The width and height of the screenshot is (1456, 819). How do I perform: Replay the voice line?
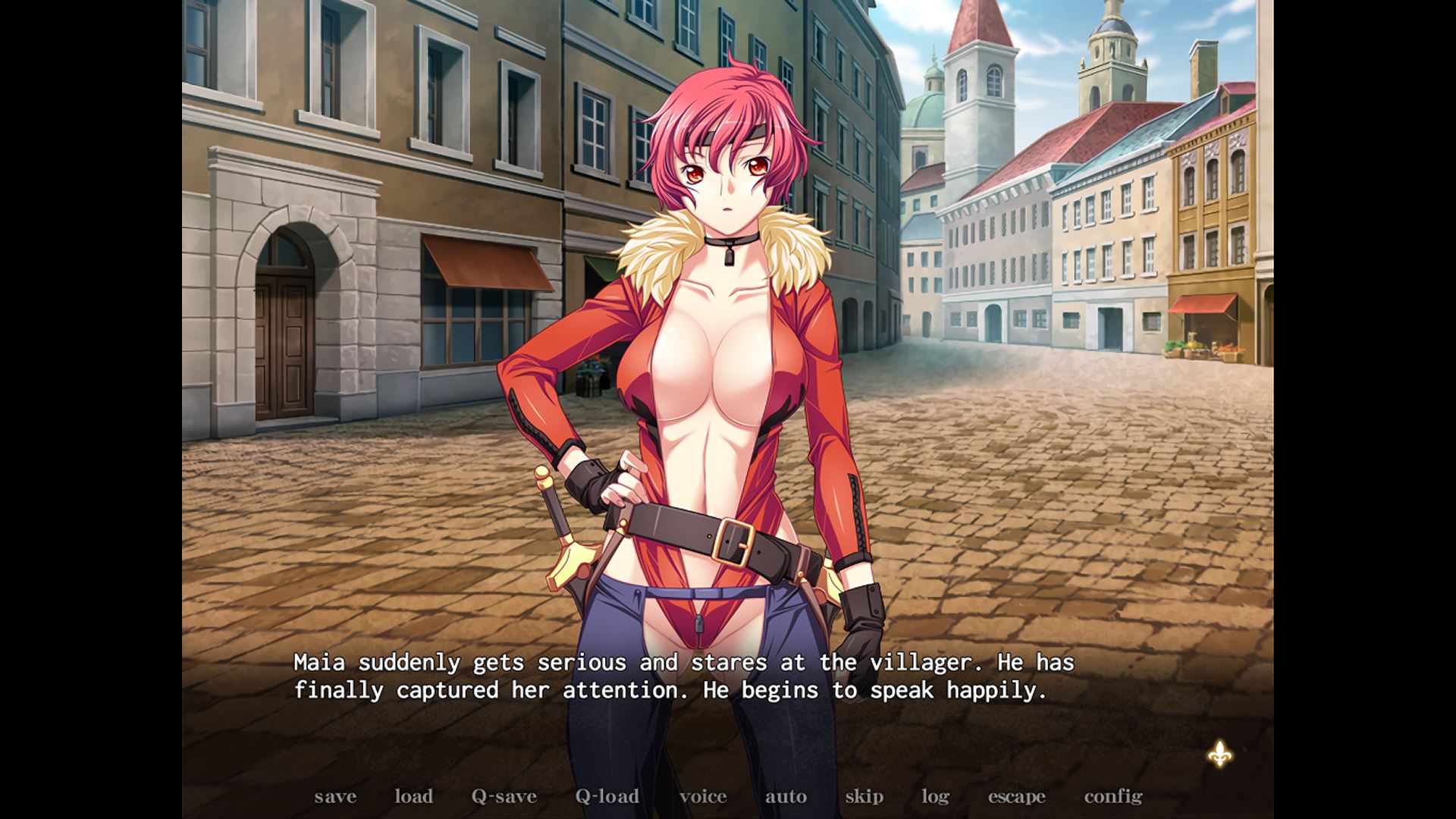tap(703, 796)
